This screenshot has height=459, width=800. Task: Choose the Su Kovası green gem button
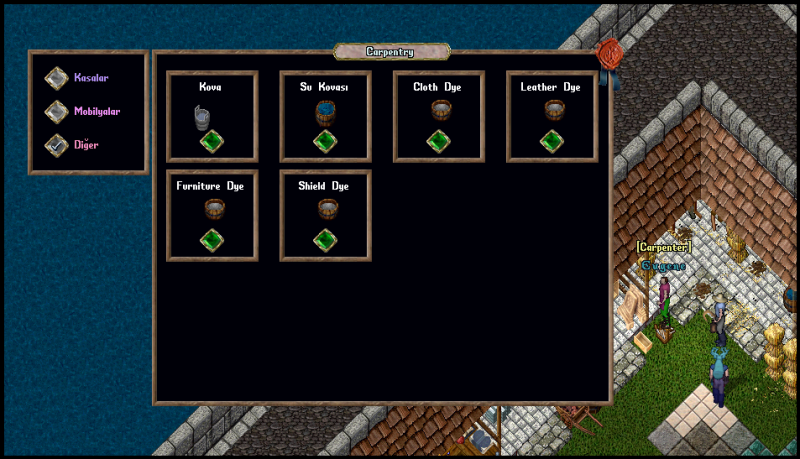pyautogui.click(x=325, y=142)
